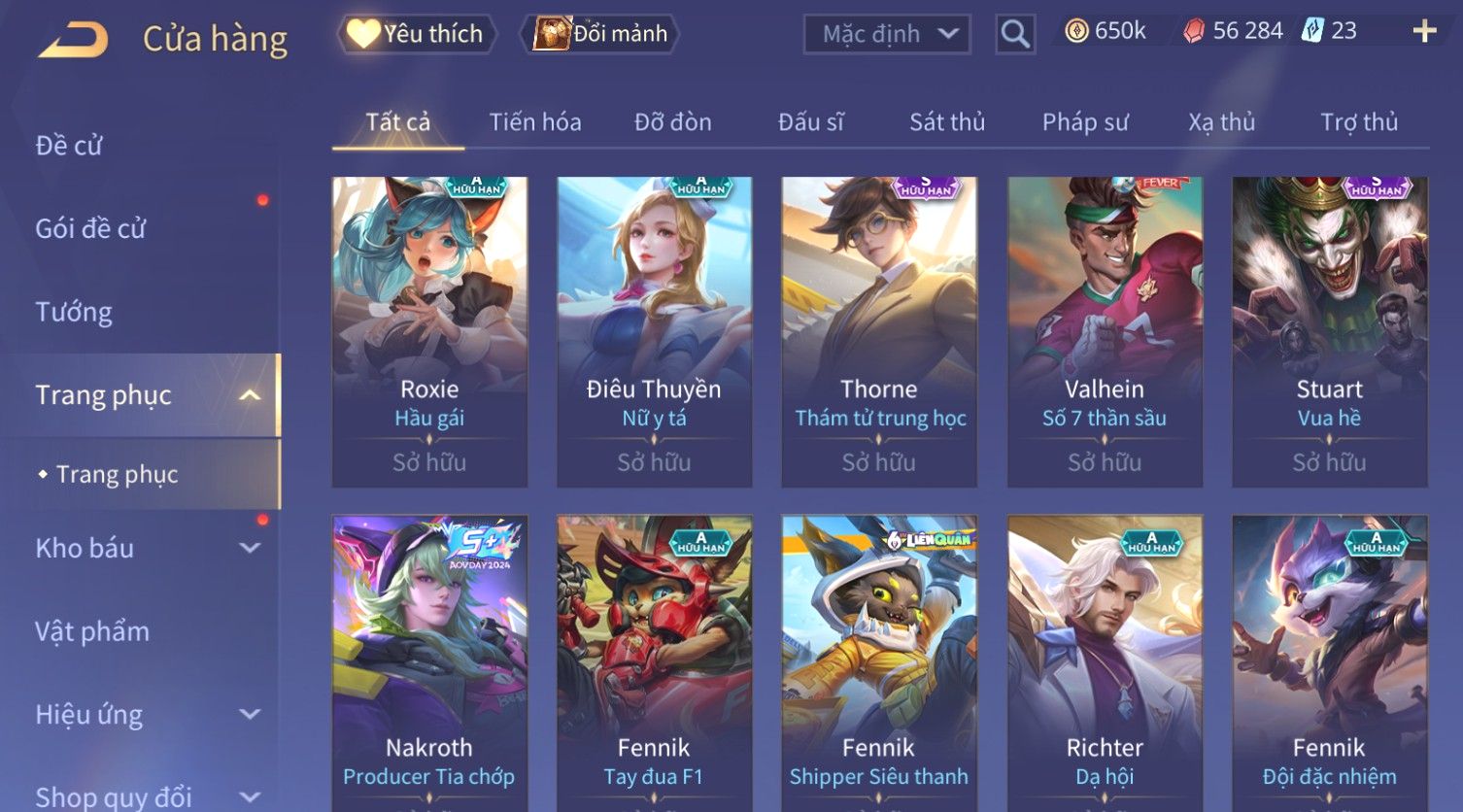The width and height of the screenshot is (1463, 812).
Task: Expand the Mặc định sort dropdown
Action: tap(887, 34)
